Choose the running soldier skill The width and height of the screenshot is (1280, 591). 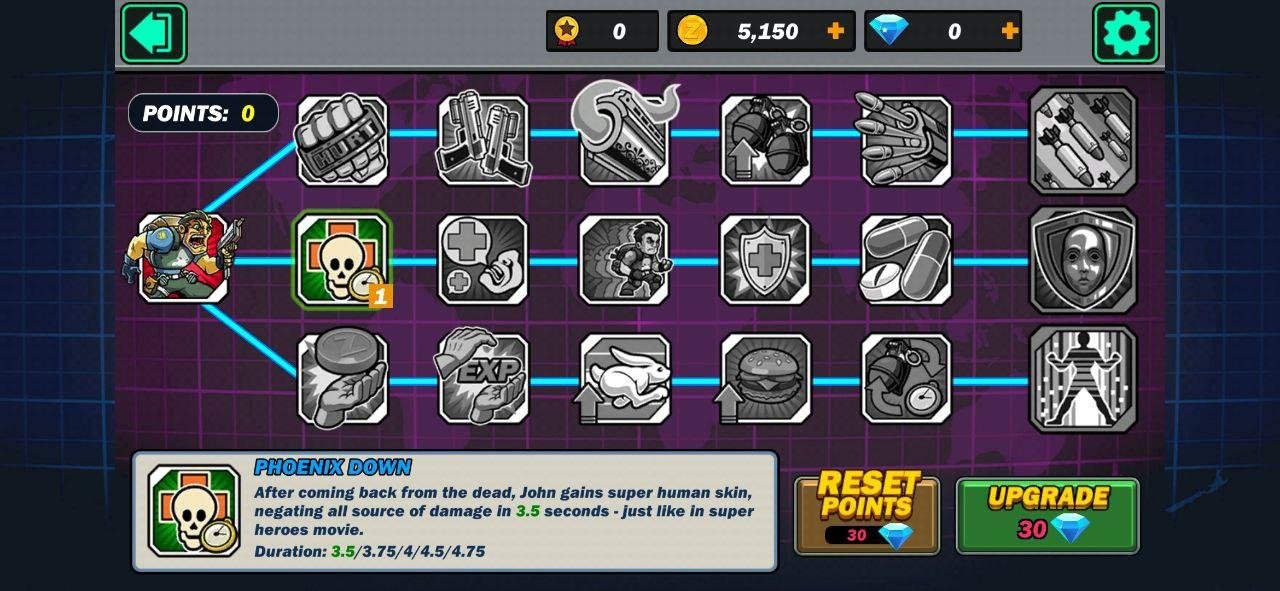click(624, 260)
